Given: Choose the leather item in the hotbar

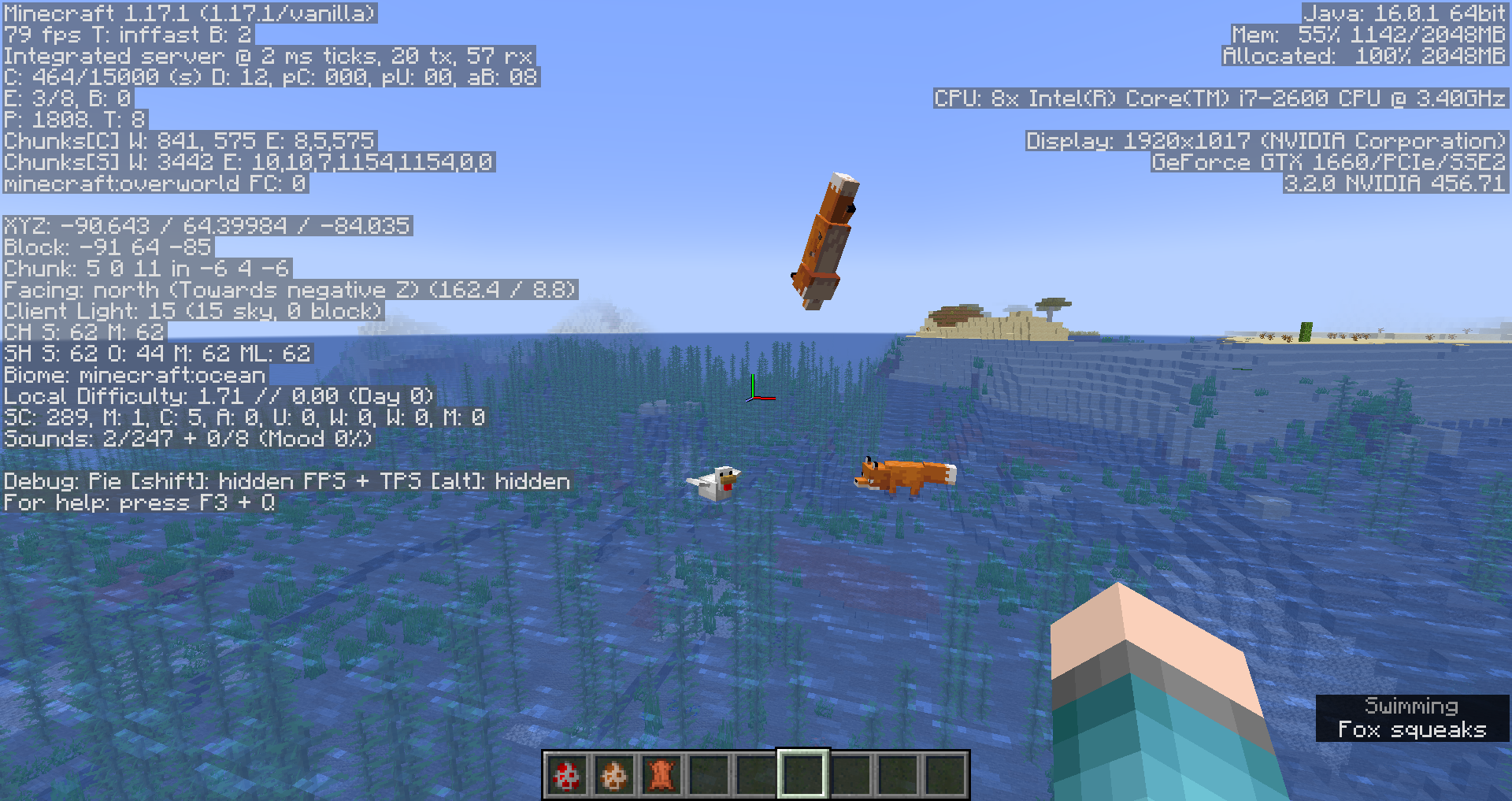Looking at the screenshot, I should [x=661, y=775].
